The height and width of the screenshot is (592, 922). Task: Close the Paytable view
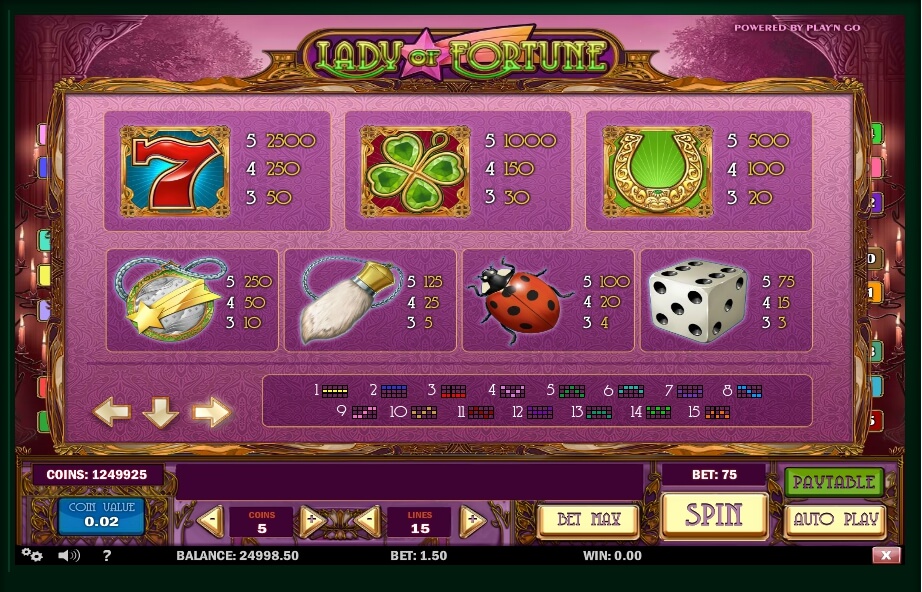point(834,482)
